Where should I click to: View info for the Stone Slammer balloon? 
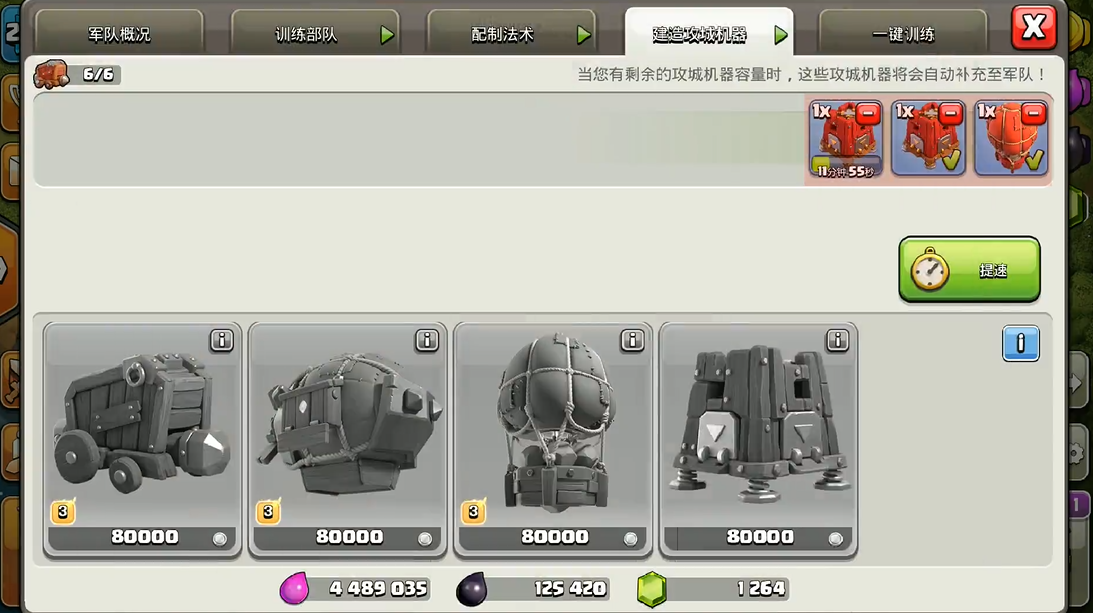632,341
